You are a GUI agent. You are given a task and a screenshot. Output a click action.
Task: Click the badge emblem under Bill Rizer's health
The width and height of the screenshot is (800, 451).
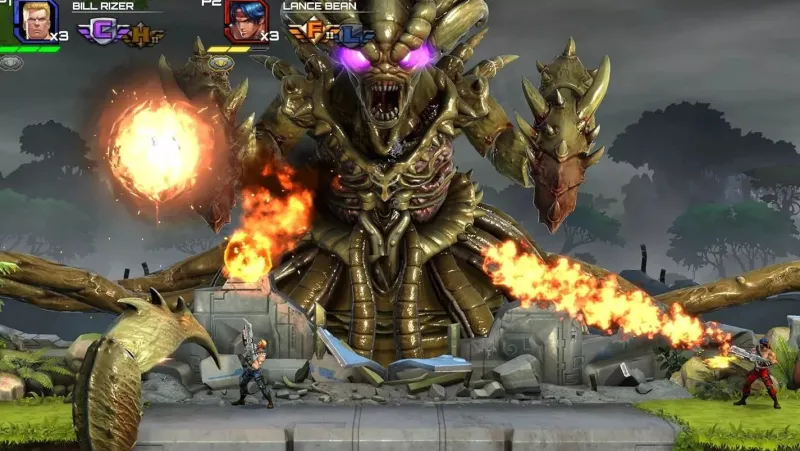point(11,62)
